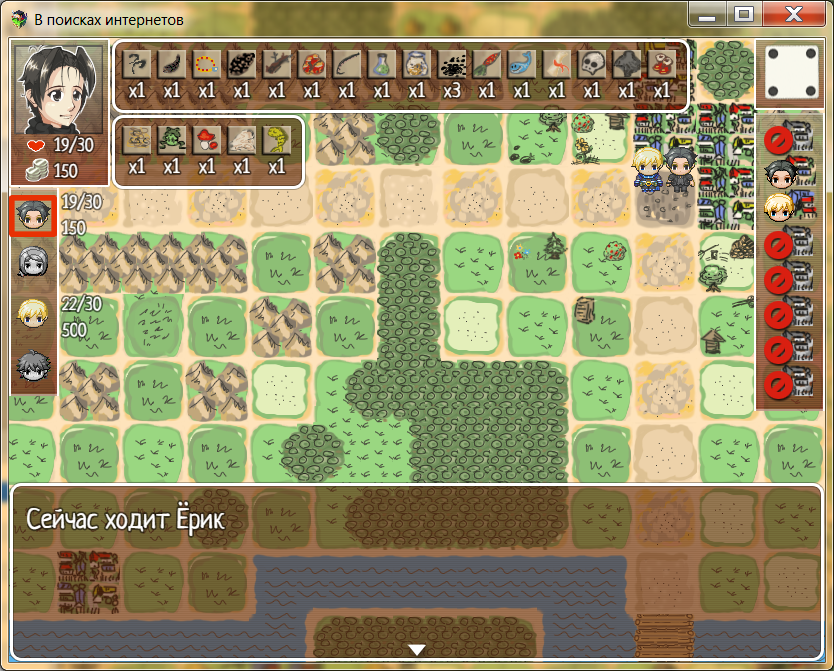The image size is (834, 671).
Task: Click the large hero portrait
Action: point(60,88)
